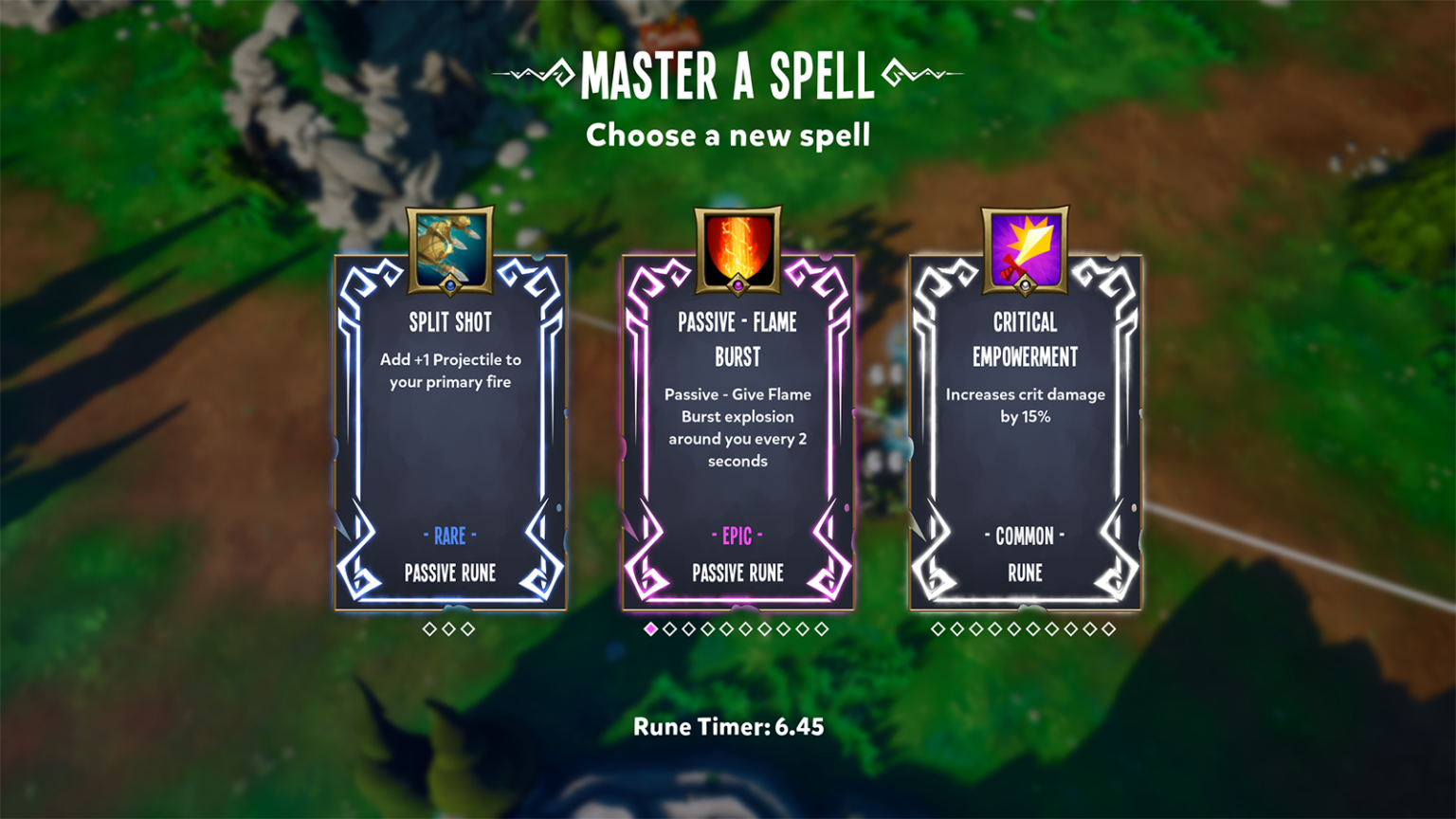
Task: Click the Split Shot turtle spell icon
Action: click(x=450, y=245)
